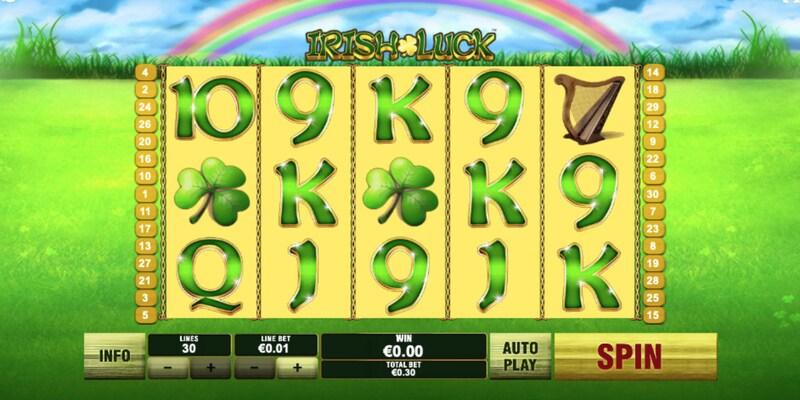This screenshot has width=800, height=400.
Task: Select payline marker 27
Action: click(x=144, y=263)
